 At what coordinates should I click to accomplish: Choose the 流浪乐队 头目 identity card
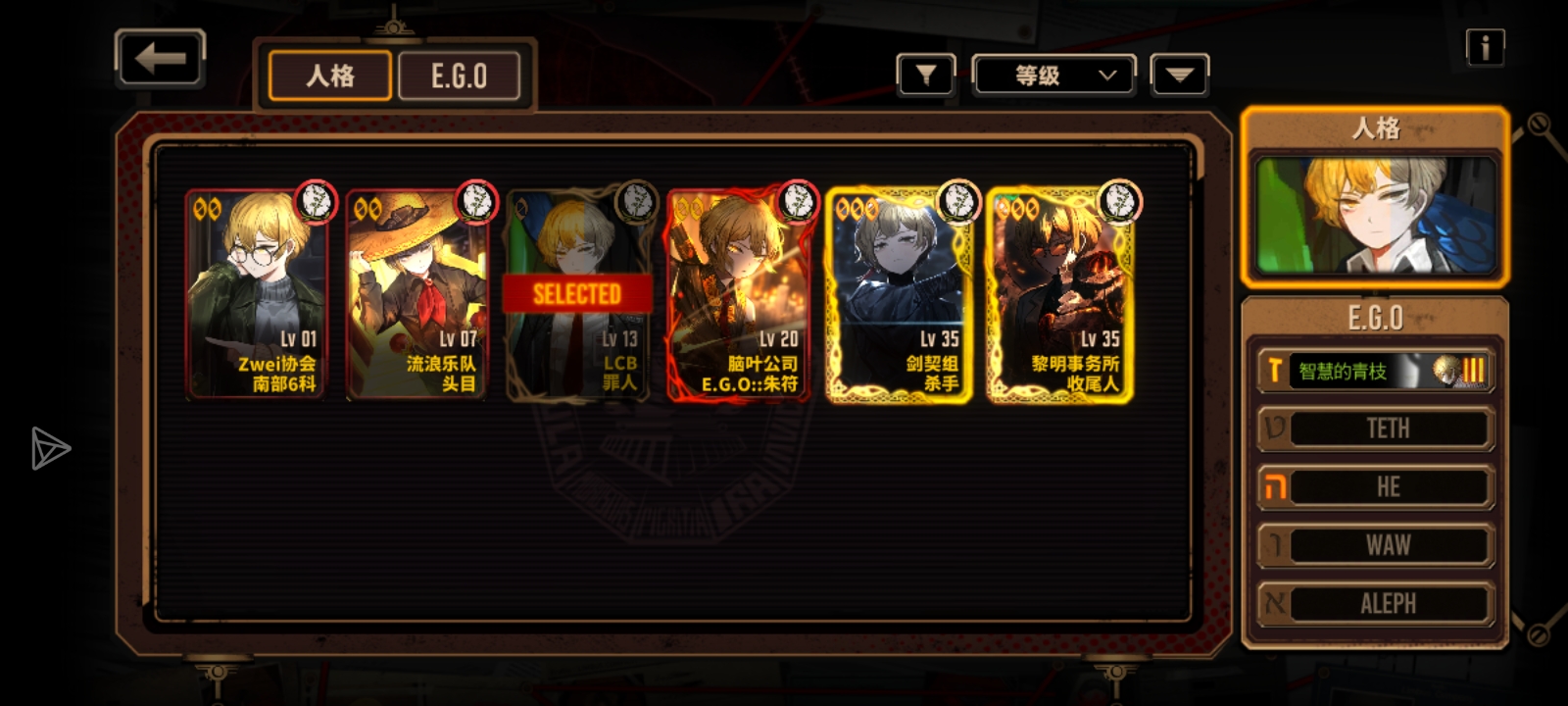point(416,294)
